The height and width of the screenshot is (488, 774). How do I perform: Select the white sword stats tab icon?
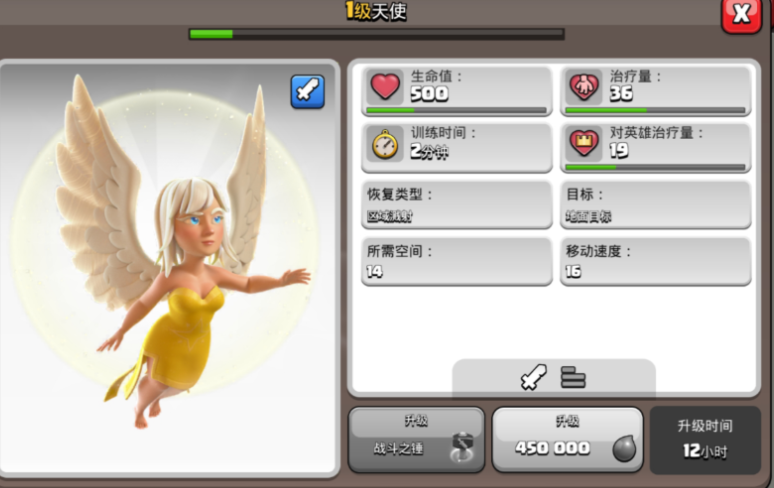point(534,378)
